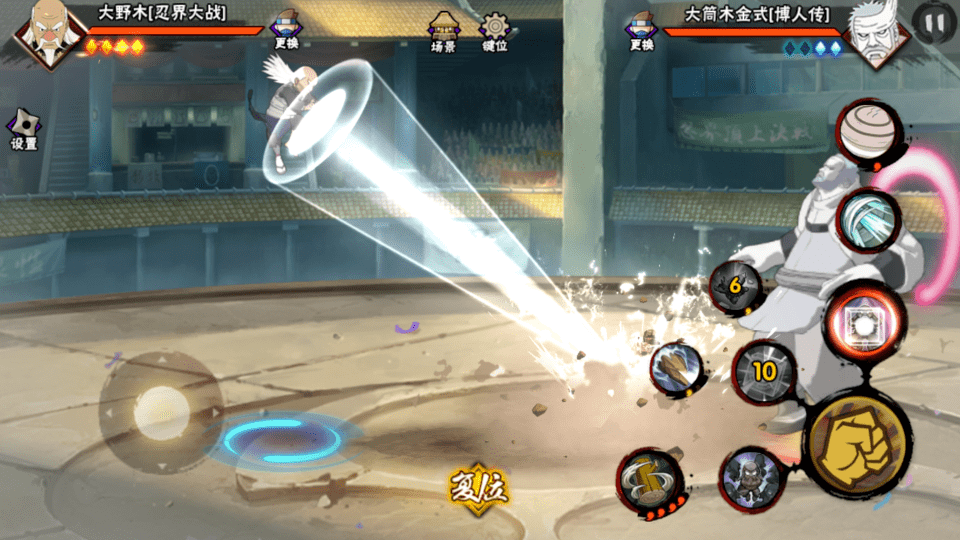Use the teal swirling sphere skill
The height and width of the screenshot is (540, 960).
[867, 219]
